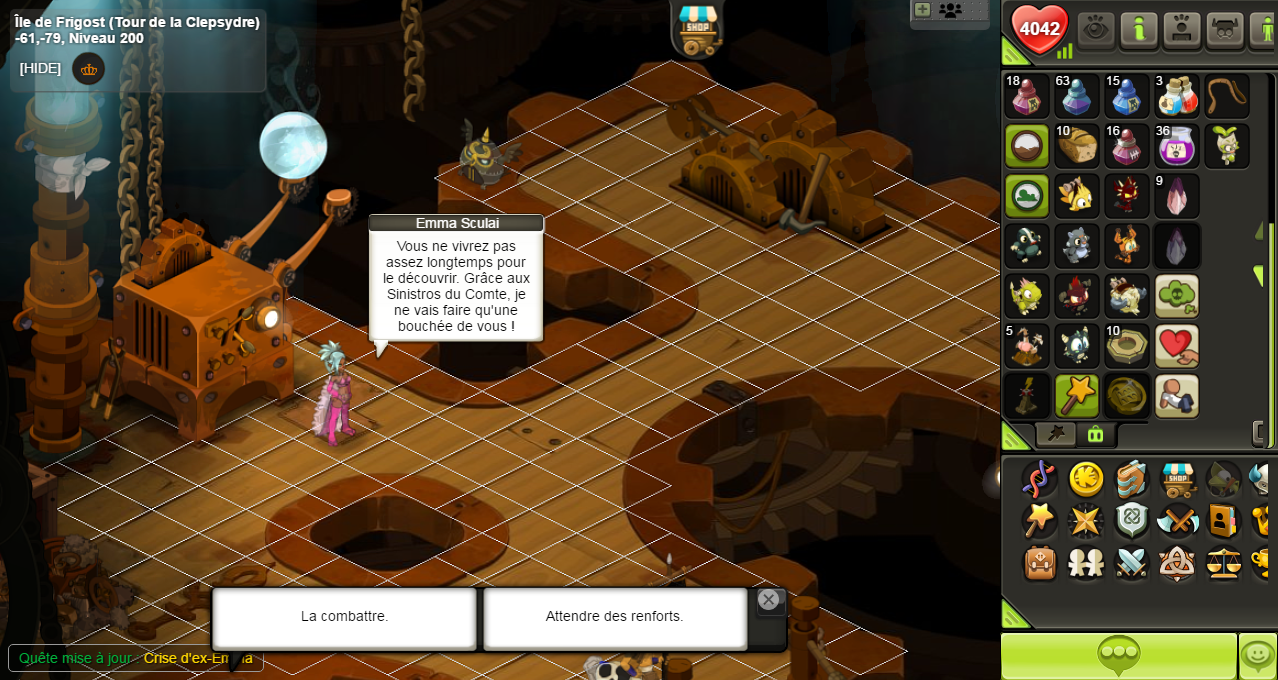
Task: Open the chat with the speech bubble button
Action: (1118, 656)
